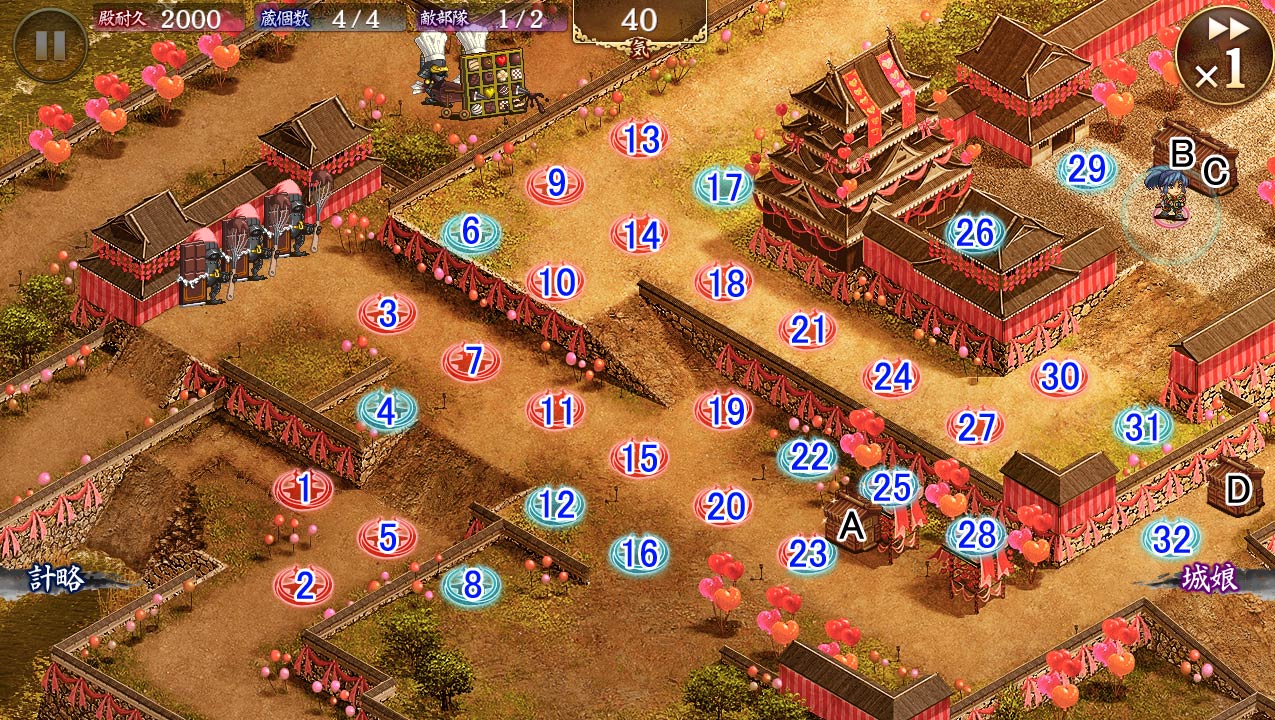Choose red deployment tile 1
This screenshot has height=720, width=1275.
[303, 489]
